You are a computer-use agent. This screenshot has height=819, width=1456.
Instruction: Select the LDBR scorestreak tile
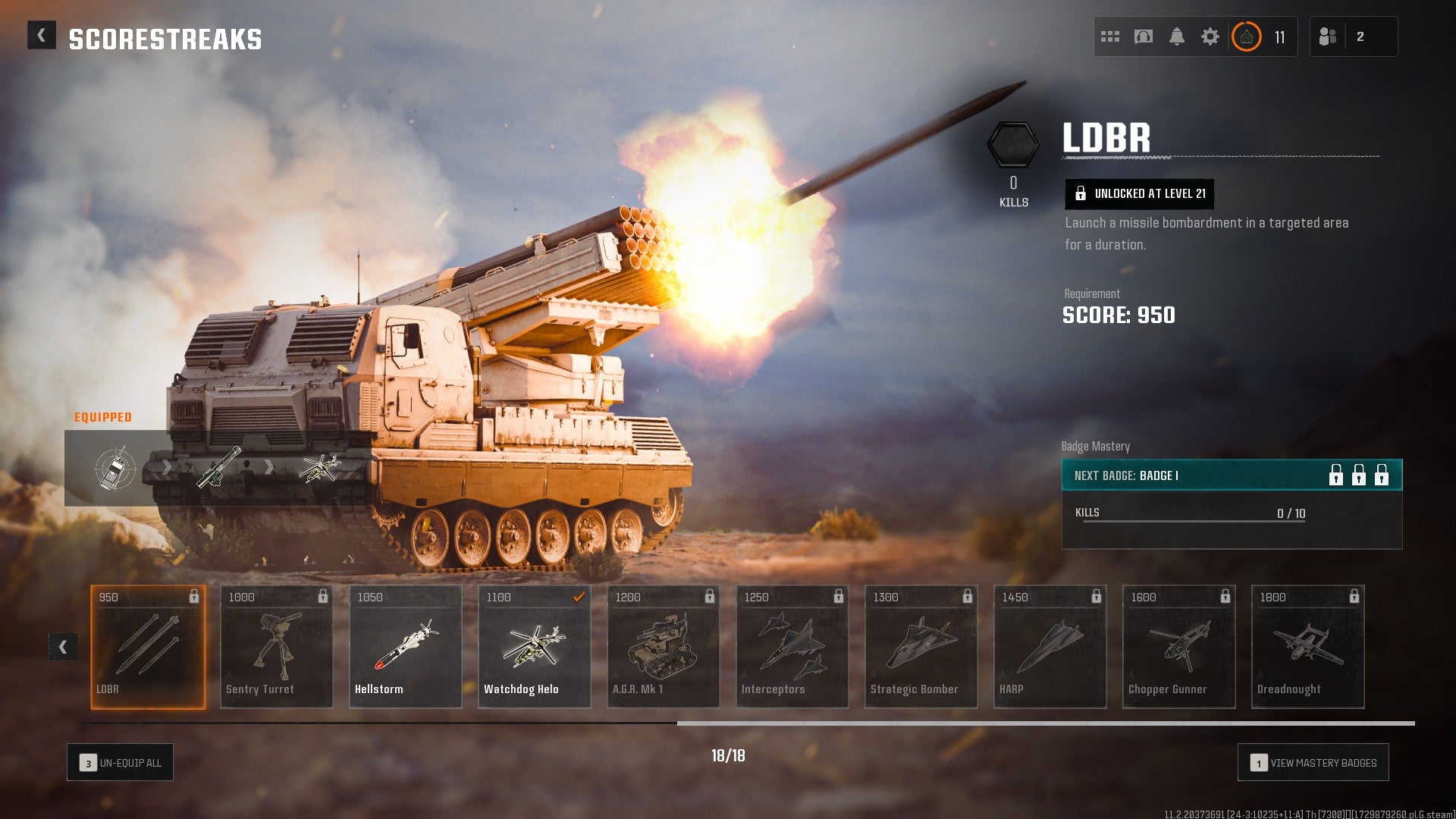click(x=148, y=647)
